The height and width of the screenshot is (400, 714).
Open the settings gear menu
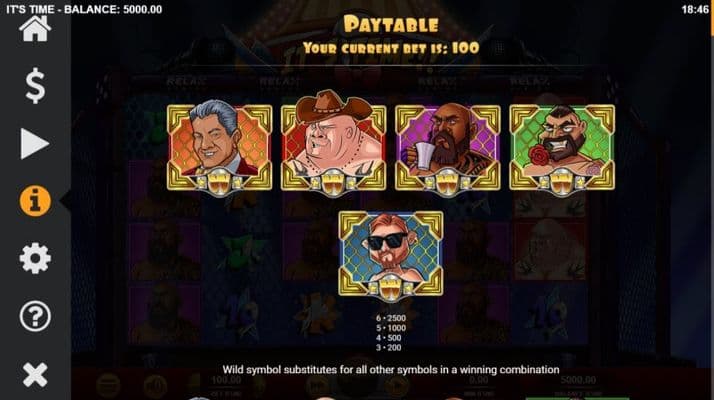[35, 259]
